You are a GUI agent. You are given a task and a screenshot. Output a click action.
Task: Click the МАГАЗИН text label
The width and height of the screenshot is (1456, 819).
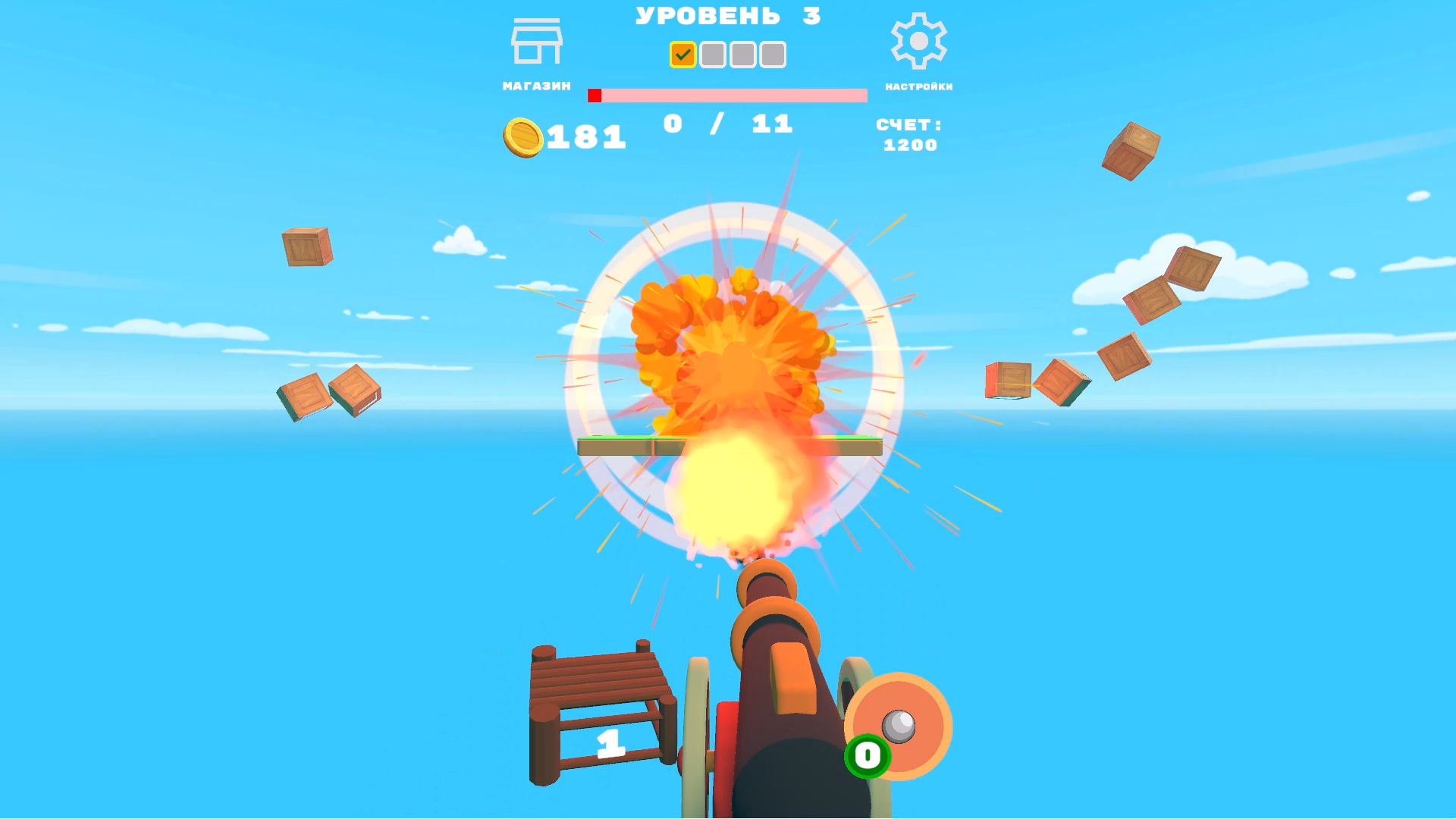pyautogui.click(x=537, y=85)
